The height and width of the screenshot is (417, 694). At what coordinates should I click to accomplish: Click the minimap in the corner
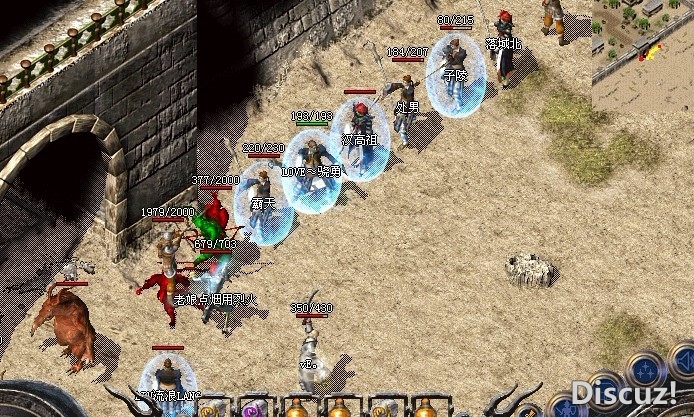tap(643, 42)
